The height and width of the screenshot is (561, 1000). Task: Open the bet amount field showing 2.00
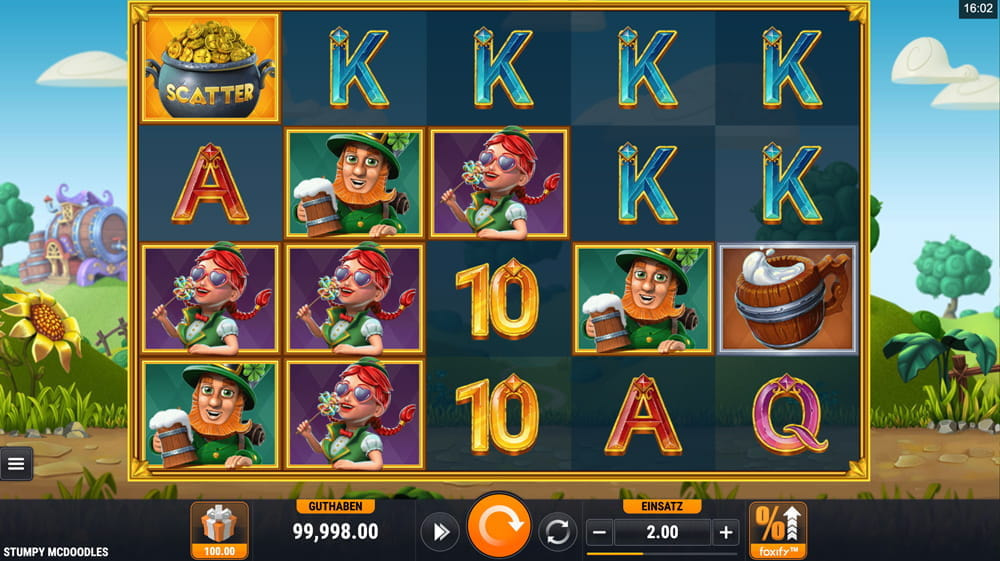point(662,532)
